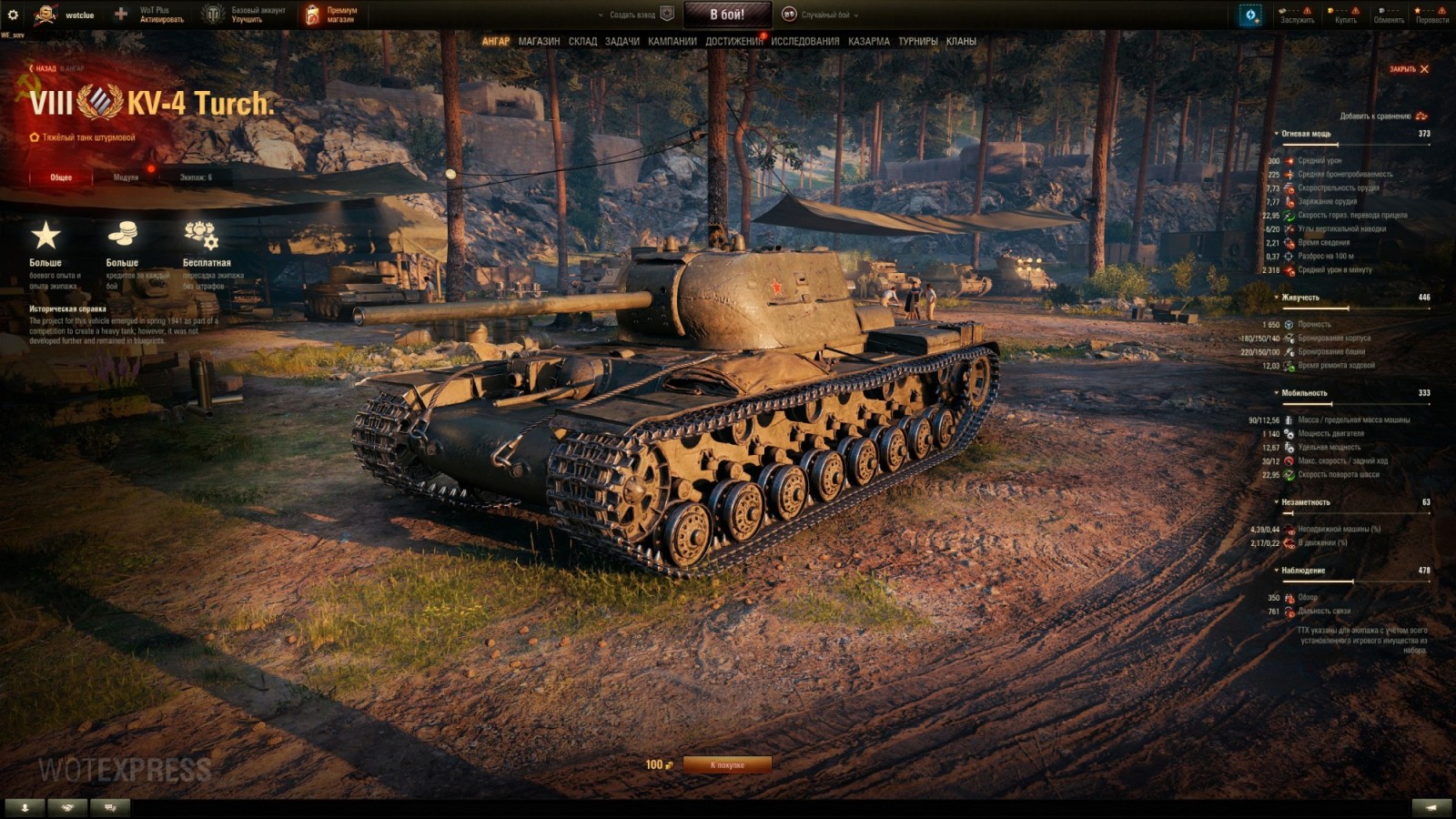
Task: Open the КЛАНЫ section
Action: click(x=961, y=41)
